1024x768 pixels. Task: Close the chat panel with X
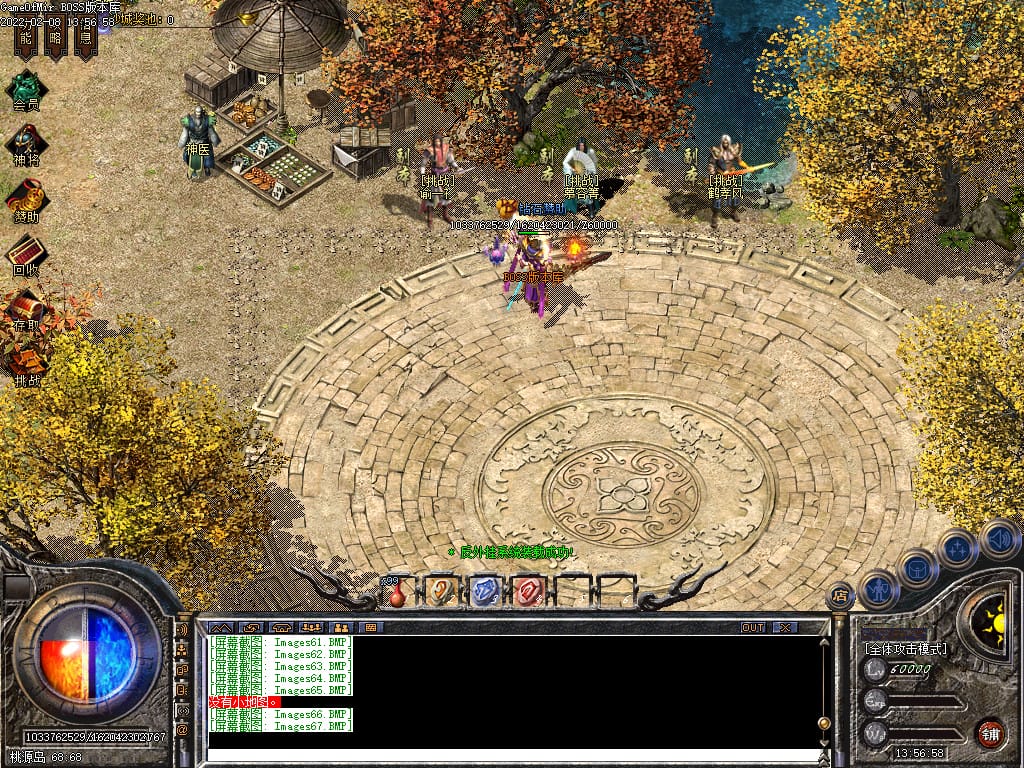785,627
